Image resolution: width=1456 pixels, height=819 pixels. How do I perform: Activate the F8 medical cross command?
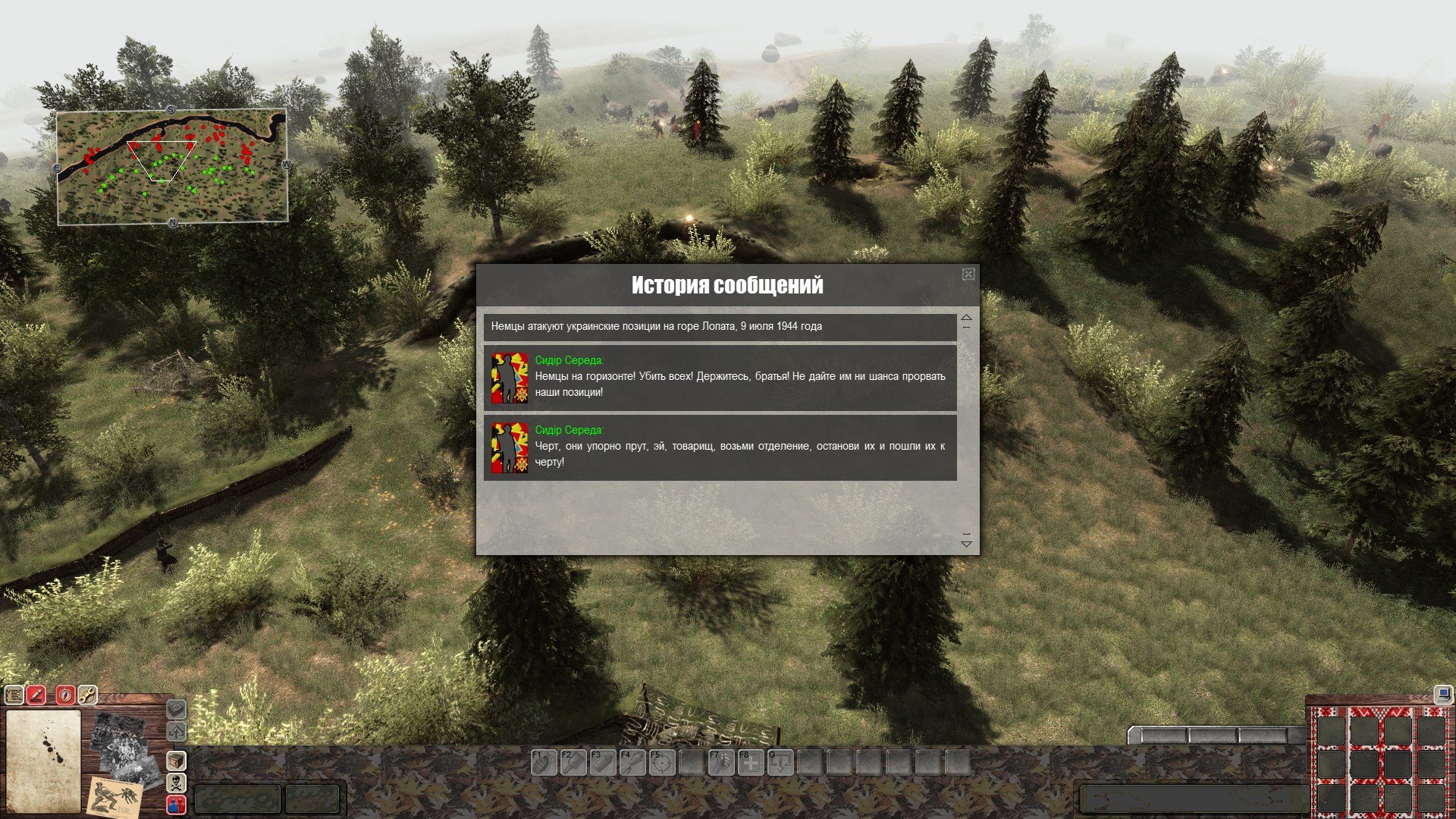pos(750,762)
